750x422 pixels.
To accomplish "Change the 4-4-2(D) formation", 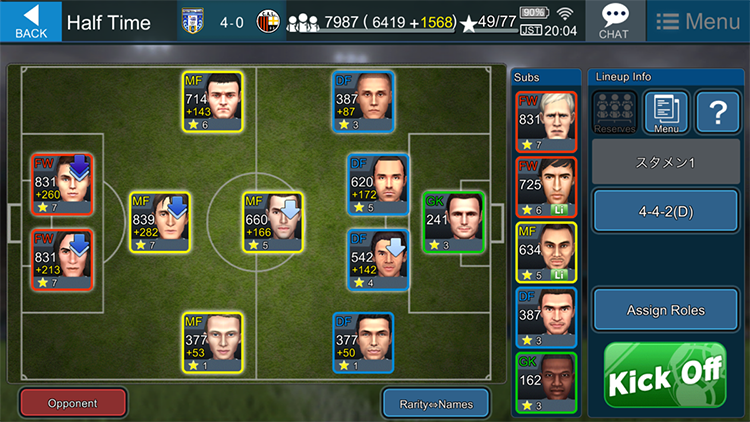I will point(665,214).
